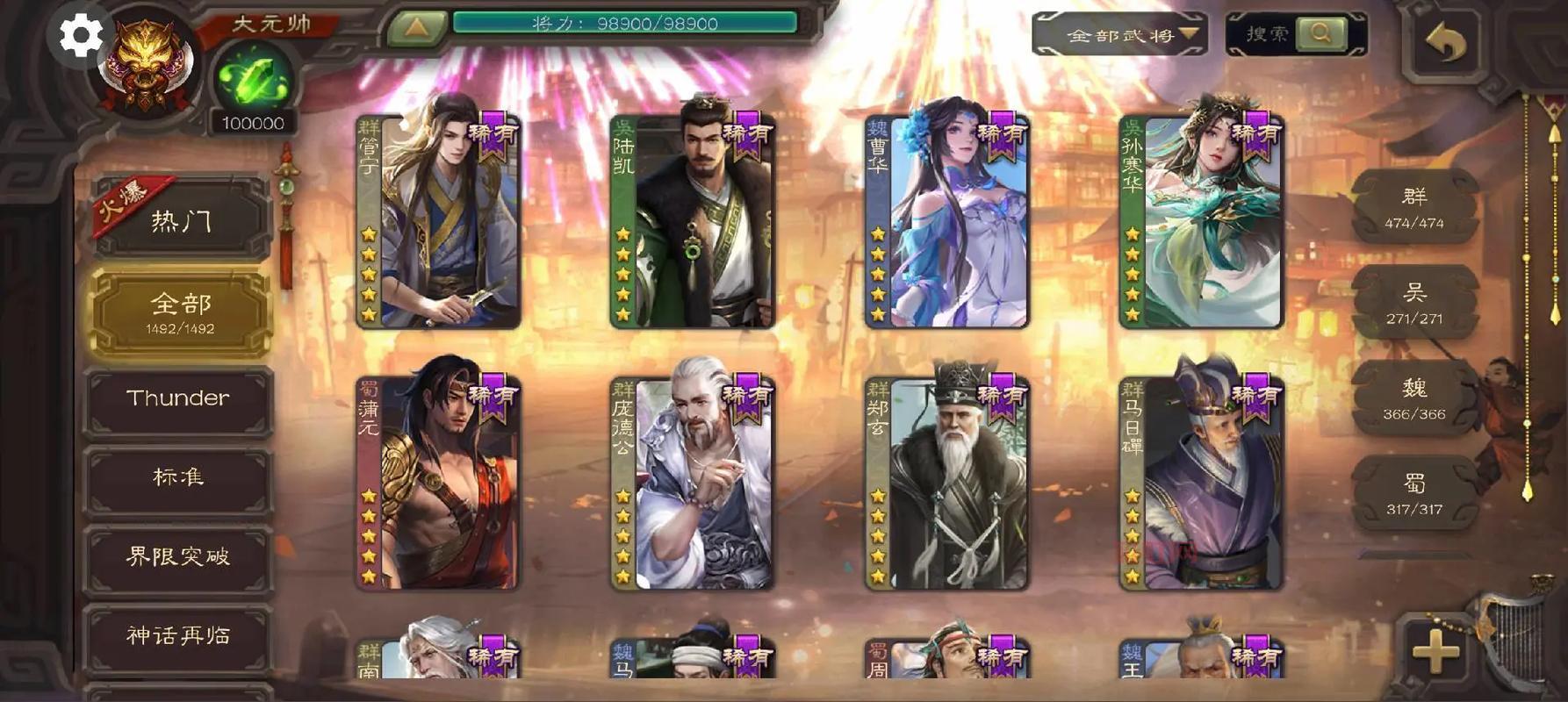Open the 界限突破 category tab
Viewport: 1568px width, 702px height.
point(178,556)
